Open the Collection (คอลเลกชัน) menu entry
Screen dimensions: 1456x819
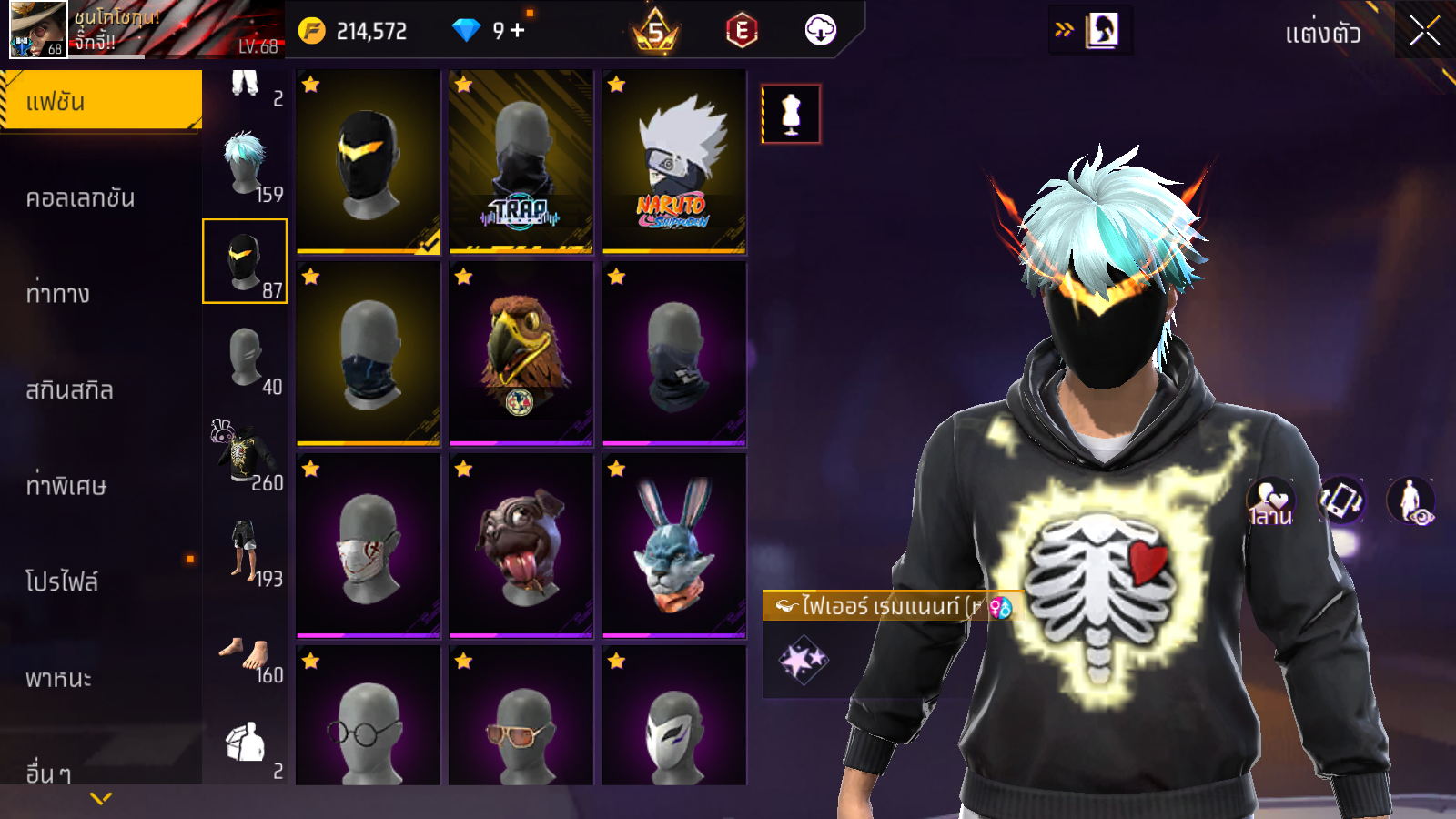pyautogui.click(x=81, y=198)
